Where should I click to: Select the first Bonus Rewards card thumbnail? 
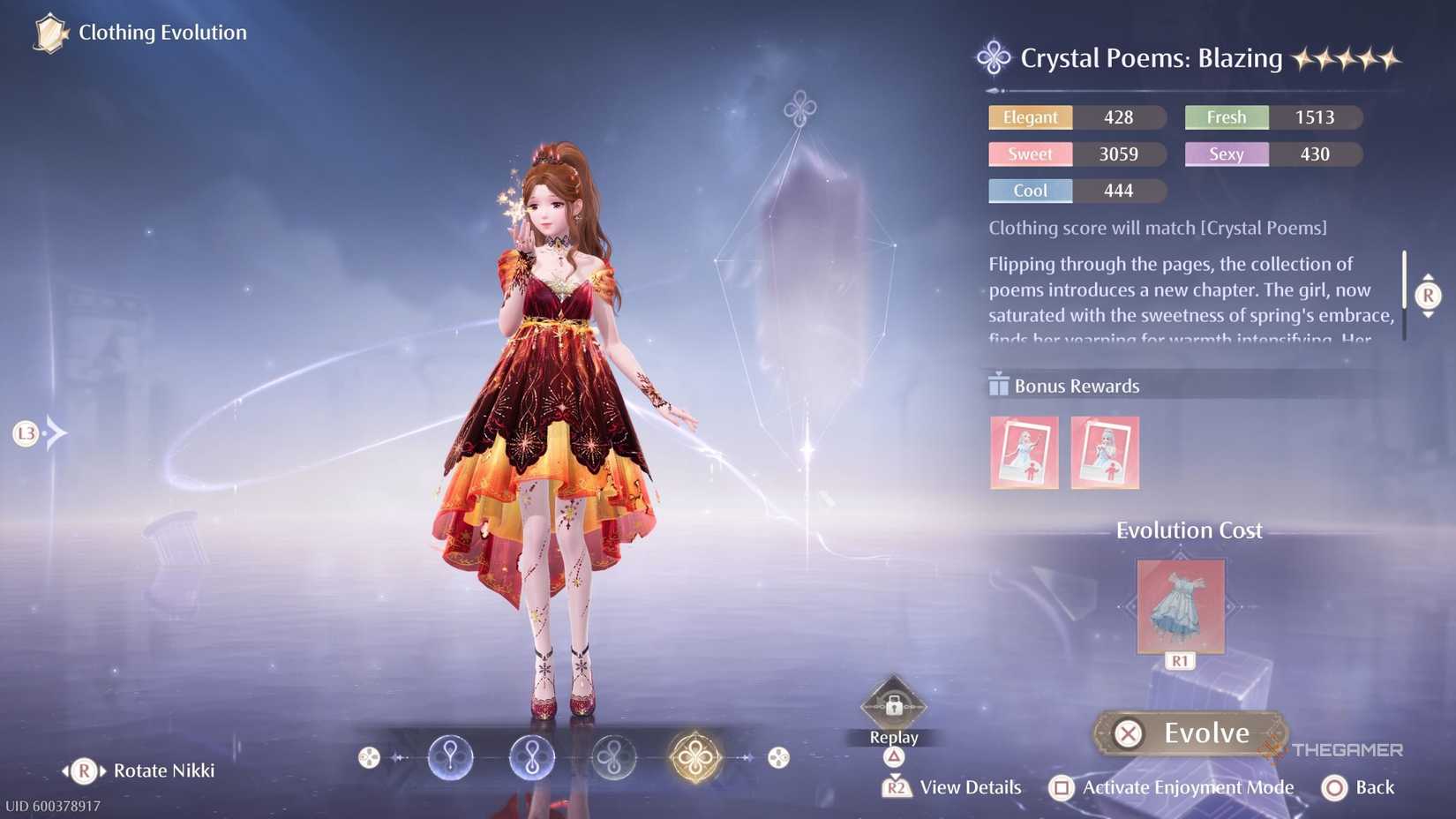pyautogui.click(x=1024, y=452)
